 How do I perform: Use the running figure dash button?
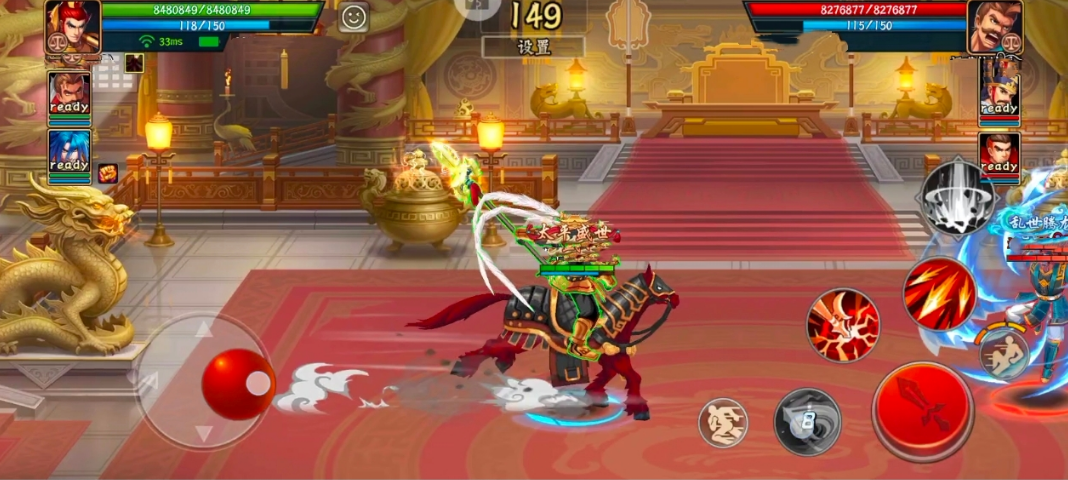click(x=1004, y=354)
